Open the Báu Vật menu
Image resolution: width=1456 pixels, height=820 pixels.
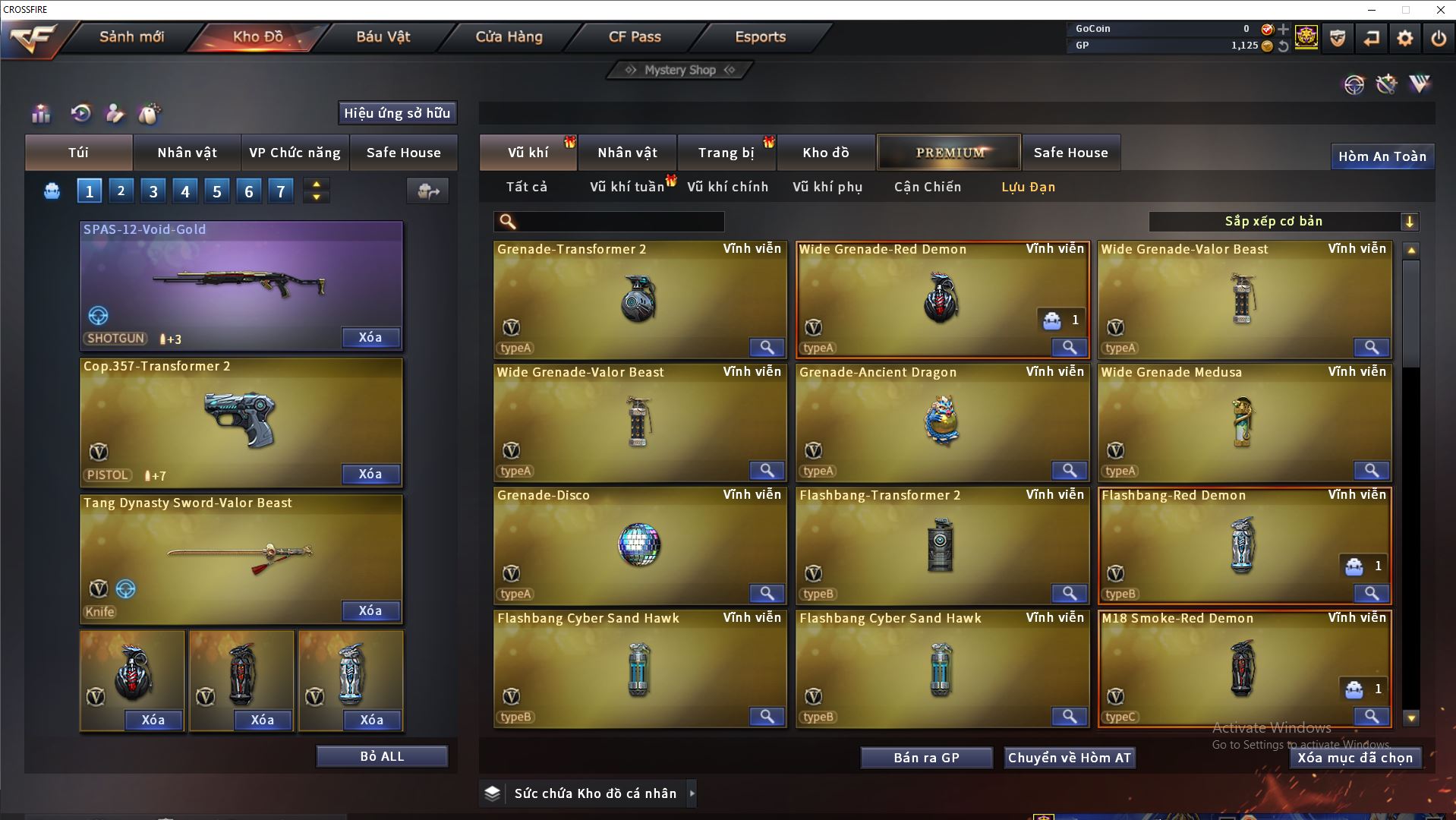click(383, 36)
